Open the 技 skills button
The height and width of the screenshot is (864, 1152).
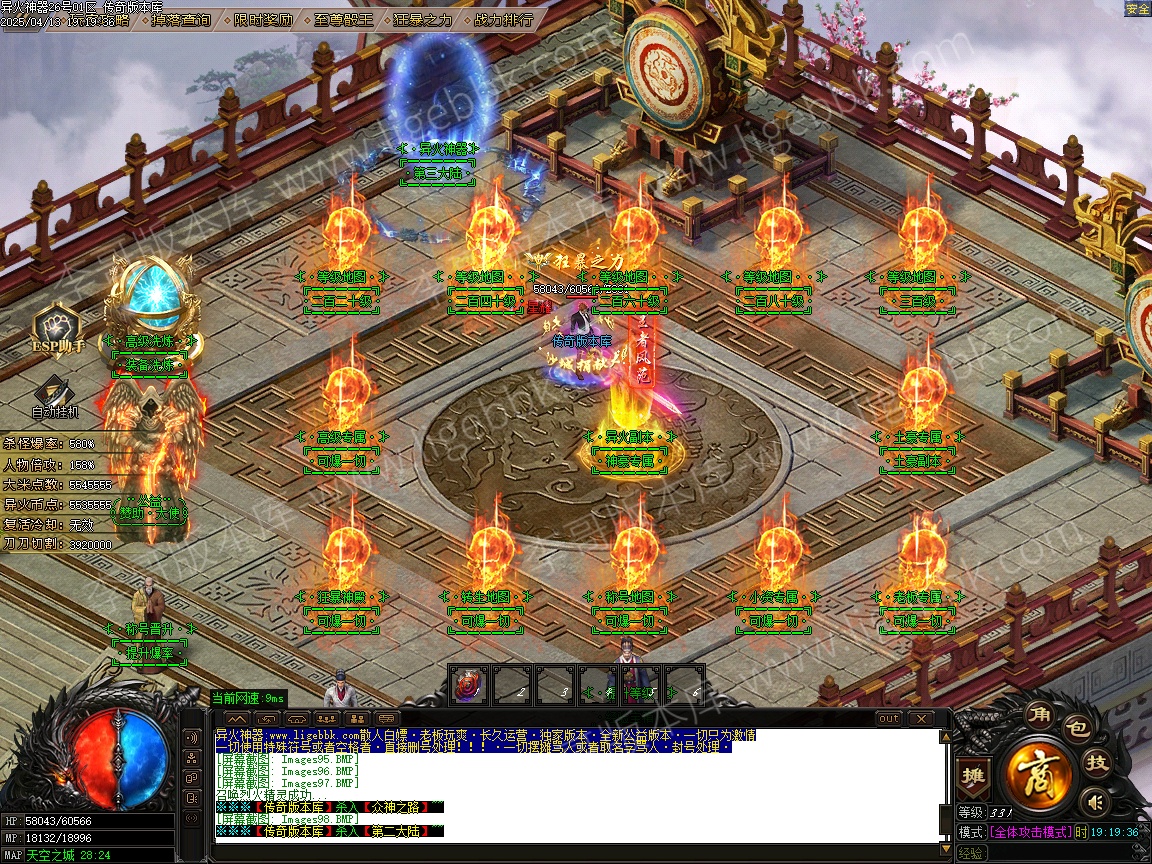pyautogui.click(x=1097, y=763)
